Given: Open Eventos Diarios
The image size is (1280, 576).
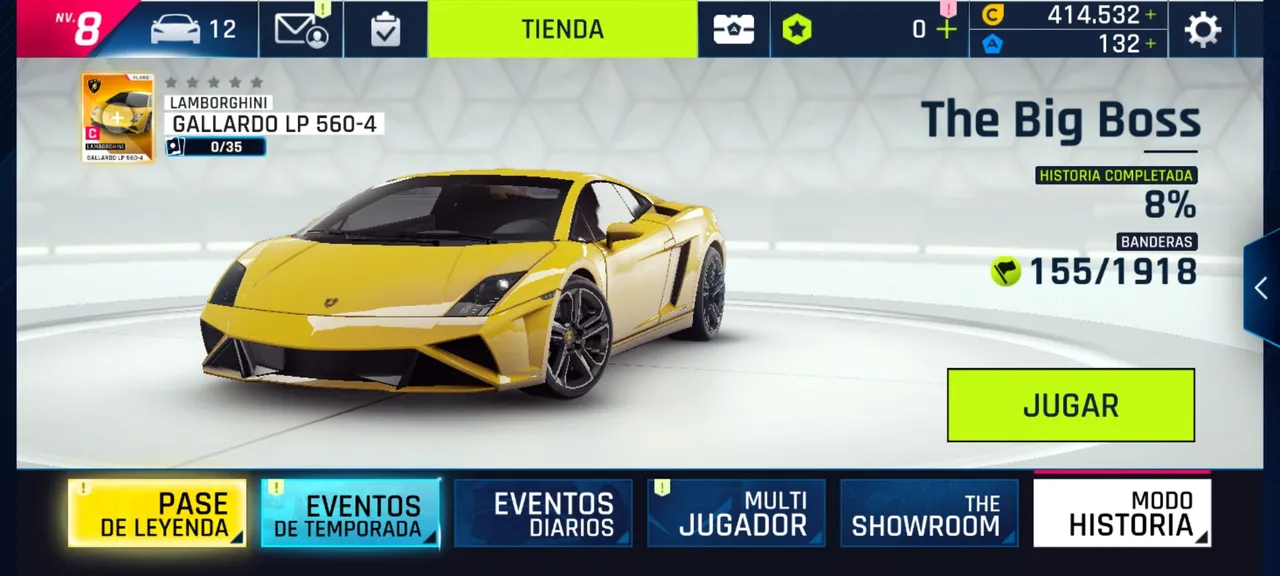Looking at the screenshot, I should (543, 513).
